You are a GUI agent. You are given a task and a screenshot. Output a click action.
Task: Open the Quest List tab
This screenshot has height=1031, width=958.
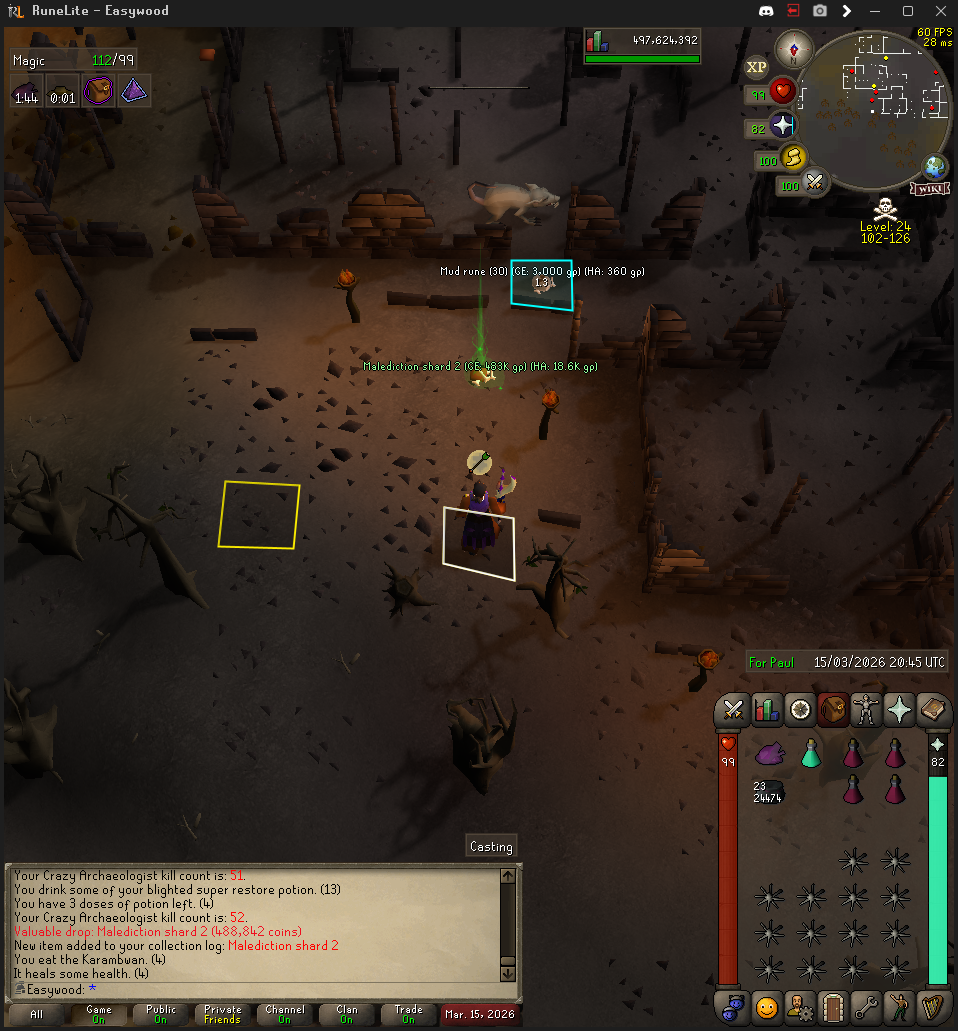(x=799, y=710)
